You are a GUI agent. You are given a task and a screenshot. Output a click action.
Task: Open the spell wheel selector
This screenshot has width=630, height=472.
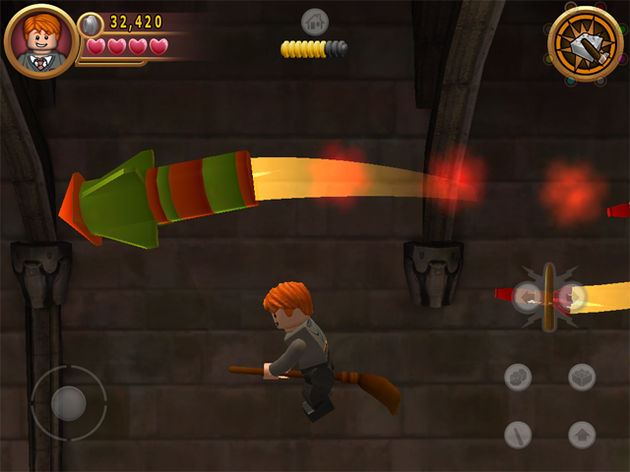click(x=586, y=43)
